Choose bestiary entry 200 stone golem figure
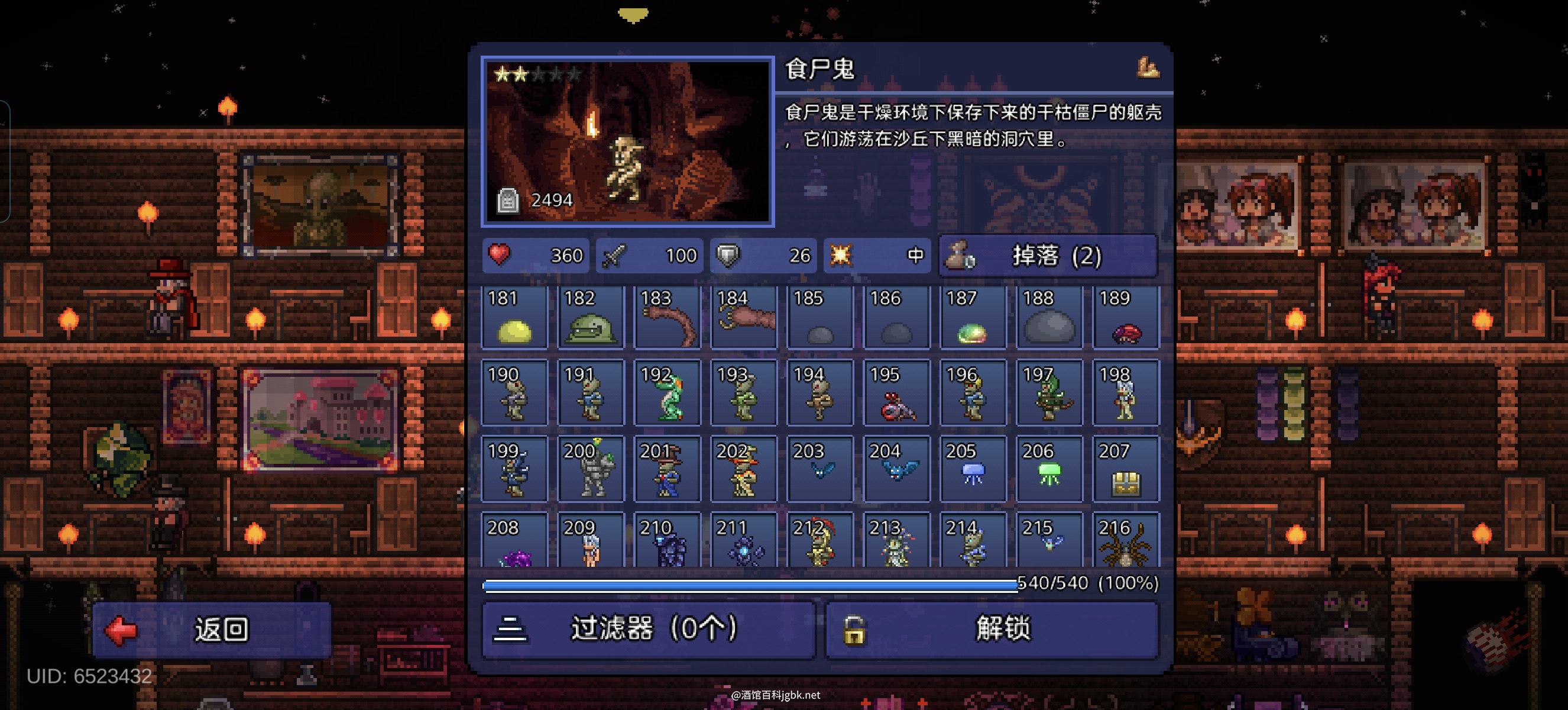The width and height of the screenshot is (1568, 710). click(x=591, y=469)
